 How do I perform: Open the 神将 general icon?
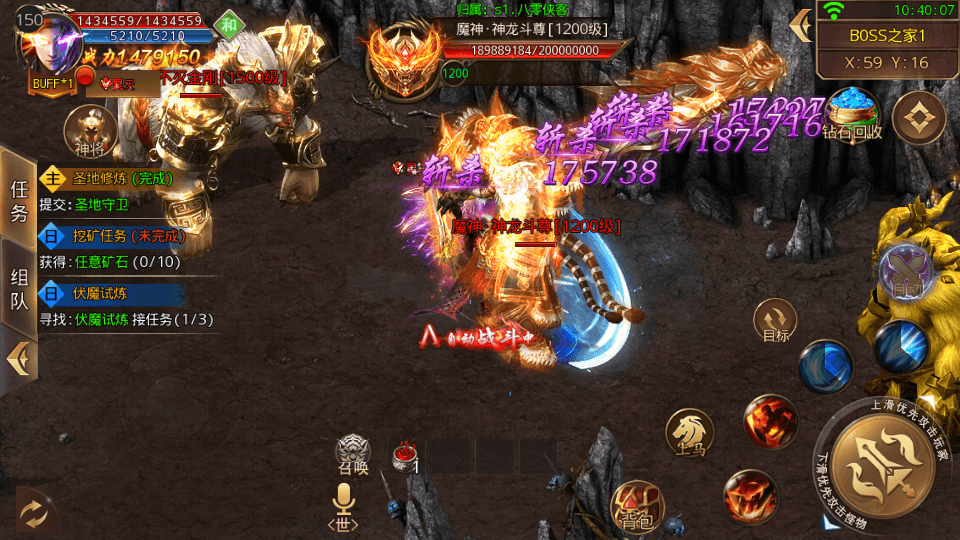tap(88, 131)
